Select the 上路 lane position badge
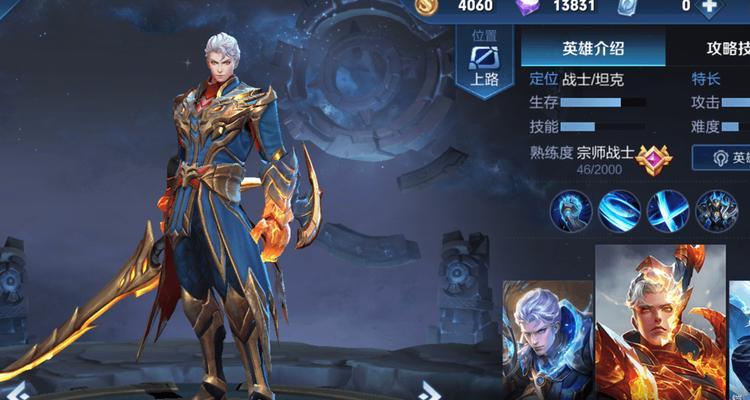The height and width of the screenshot is (400, 750). tap(484, 63)
